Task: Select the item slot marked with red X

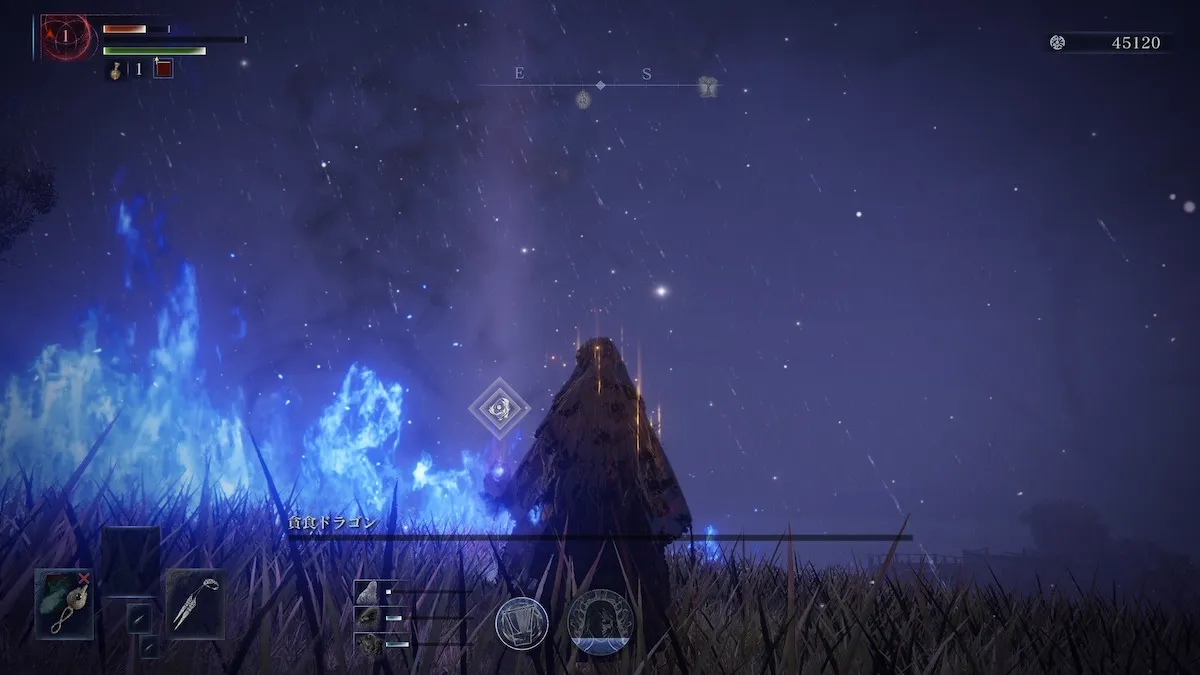Action: [65, 603]
